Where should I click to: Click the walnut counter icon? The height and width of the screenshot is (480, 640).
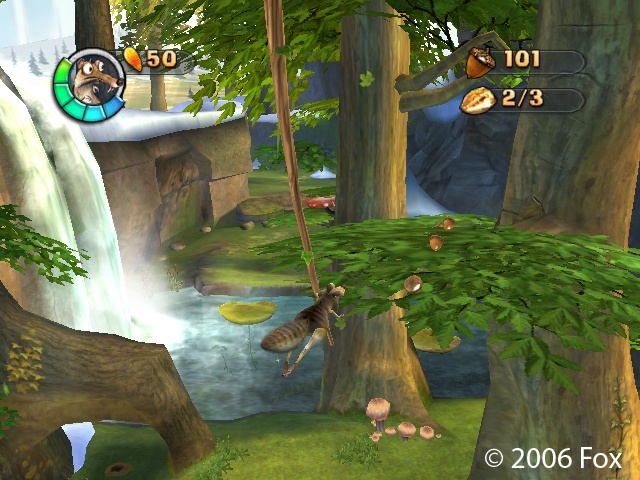477,100
